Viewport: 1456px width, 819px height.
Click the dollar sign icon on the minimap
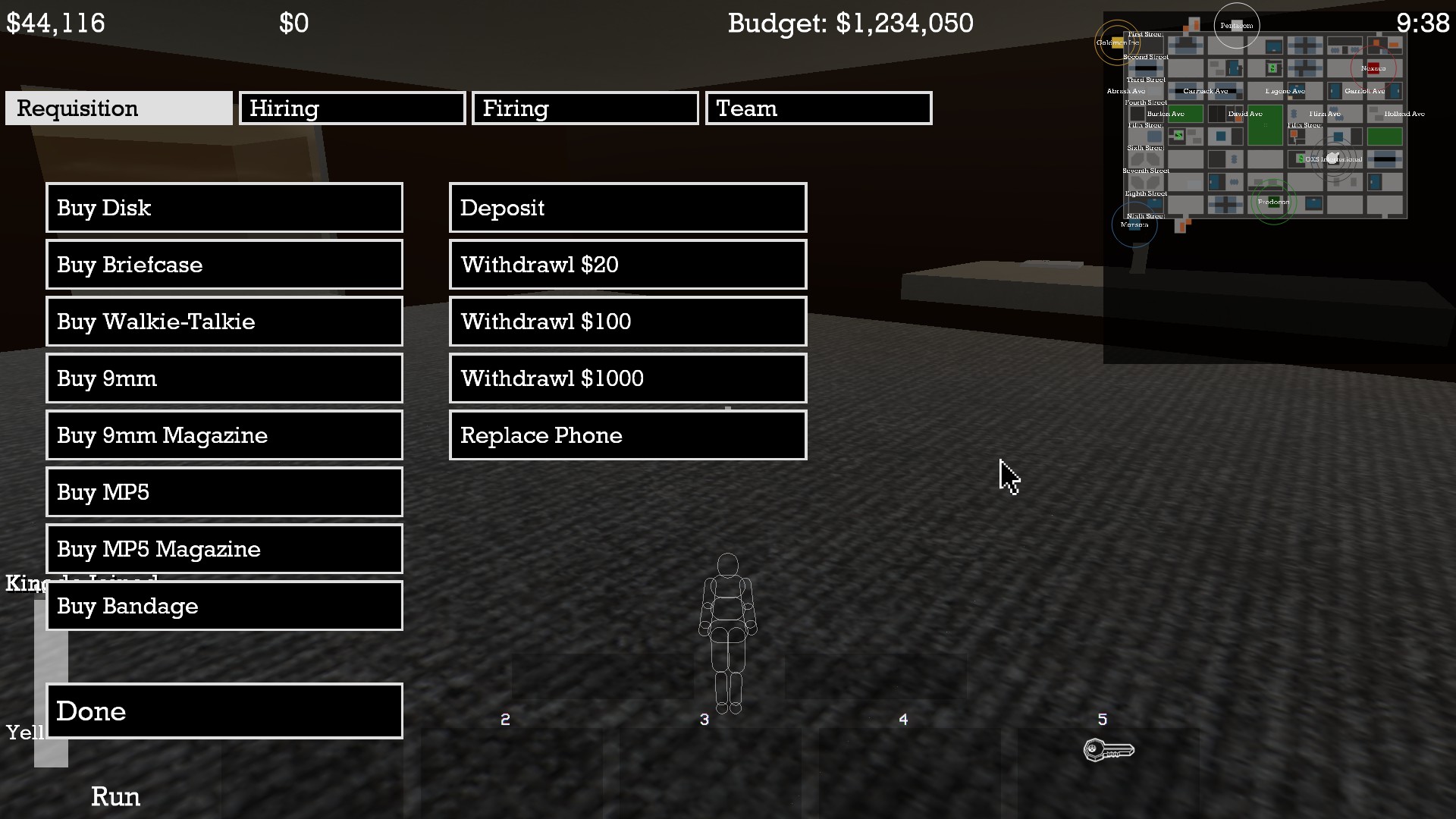pos(1272,67)
